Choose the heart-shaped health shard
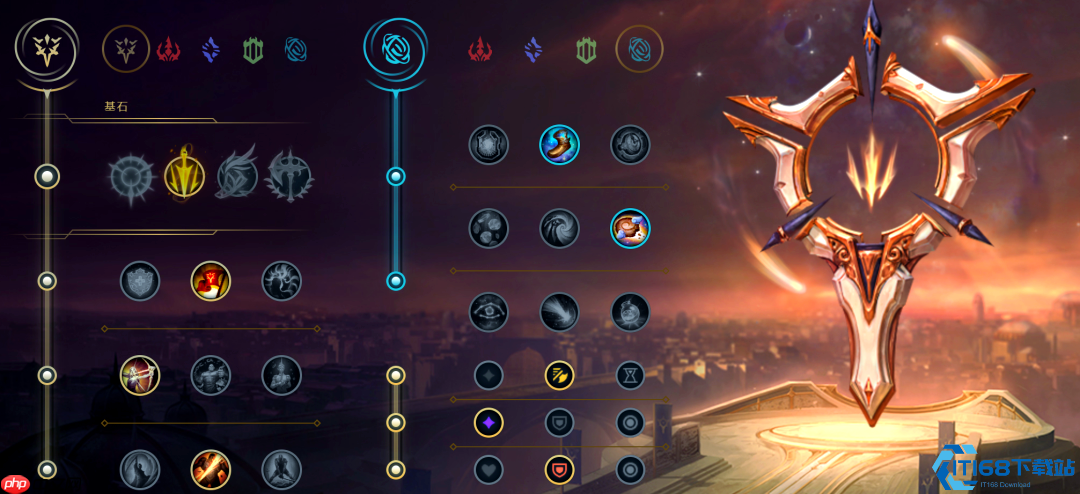1080x494 pixels. (x=489, y=469)
